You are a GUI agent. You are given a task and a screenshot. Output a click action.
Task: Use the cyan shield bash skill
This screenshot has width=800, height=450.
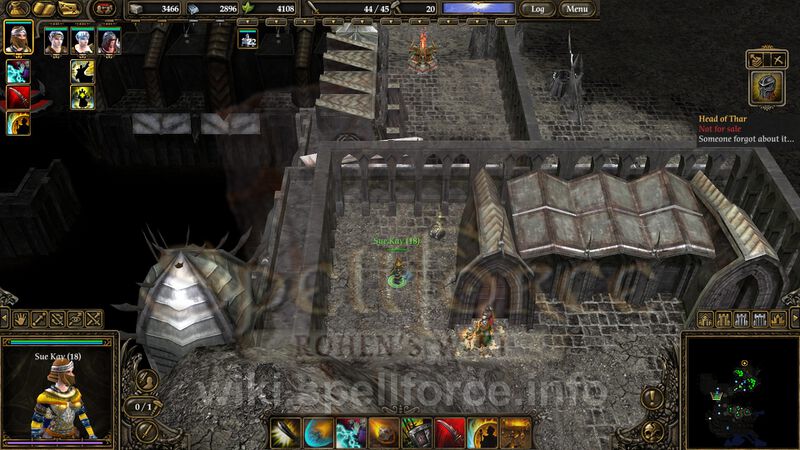point(318,432)
